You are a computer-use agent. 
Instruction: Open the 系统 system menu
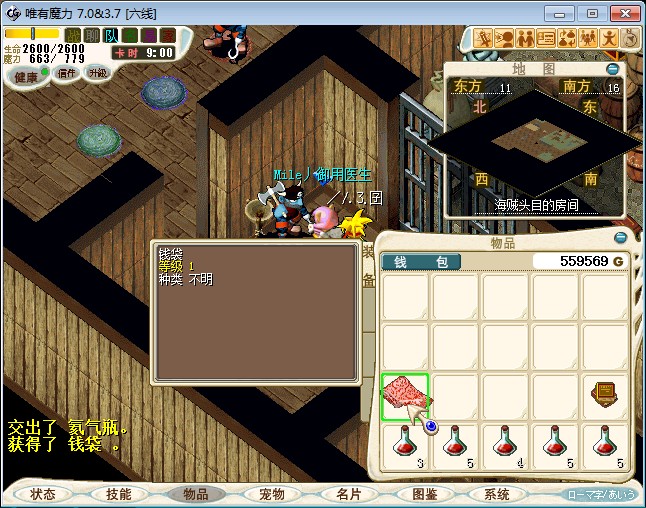click(497, 494)
